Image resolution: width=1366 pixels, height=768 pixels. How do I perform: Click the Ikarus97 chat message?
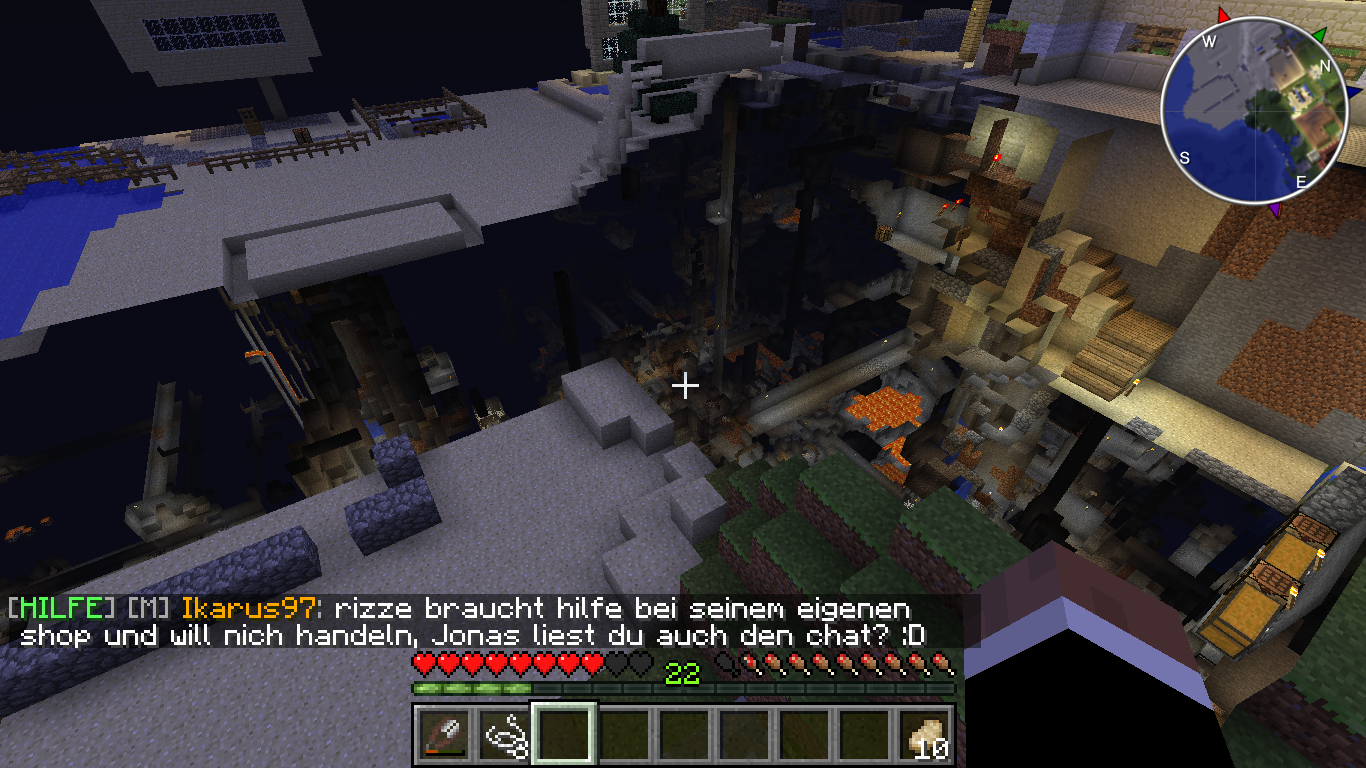[620, 621]
